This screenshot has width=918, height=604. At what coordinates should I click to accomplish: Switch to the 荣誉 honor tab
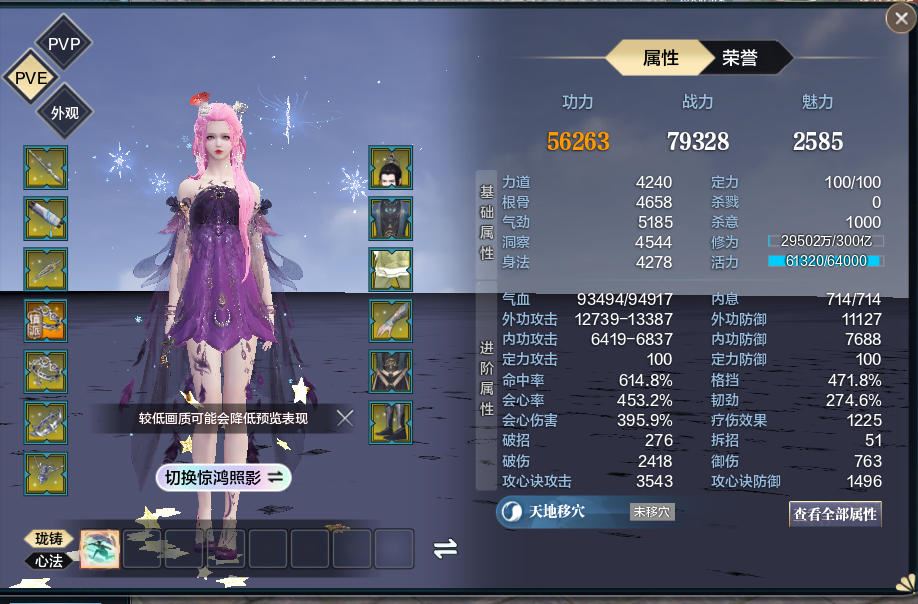(x=741, y=58)
